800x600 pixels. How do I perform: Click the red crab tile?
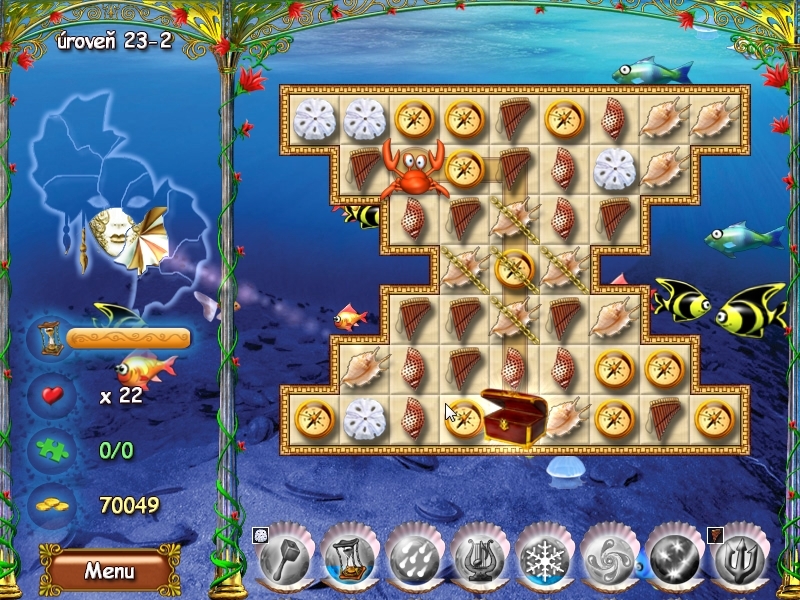(x=414, y=170)
